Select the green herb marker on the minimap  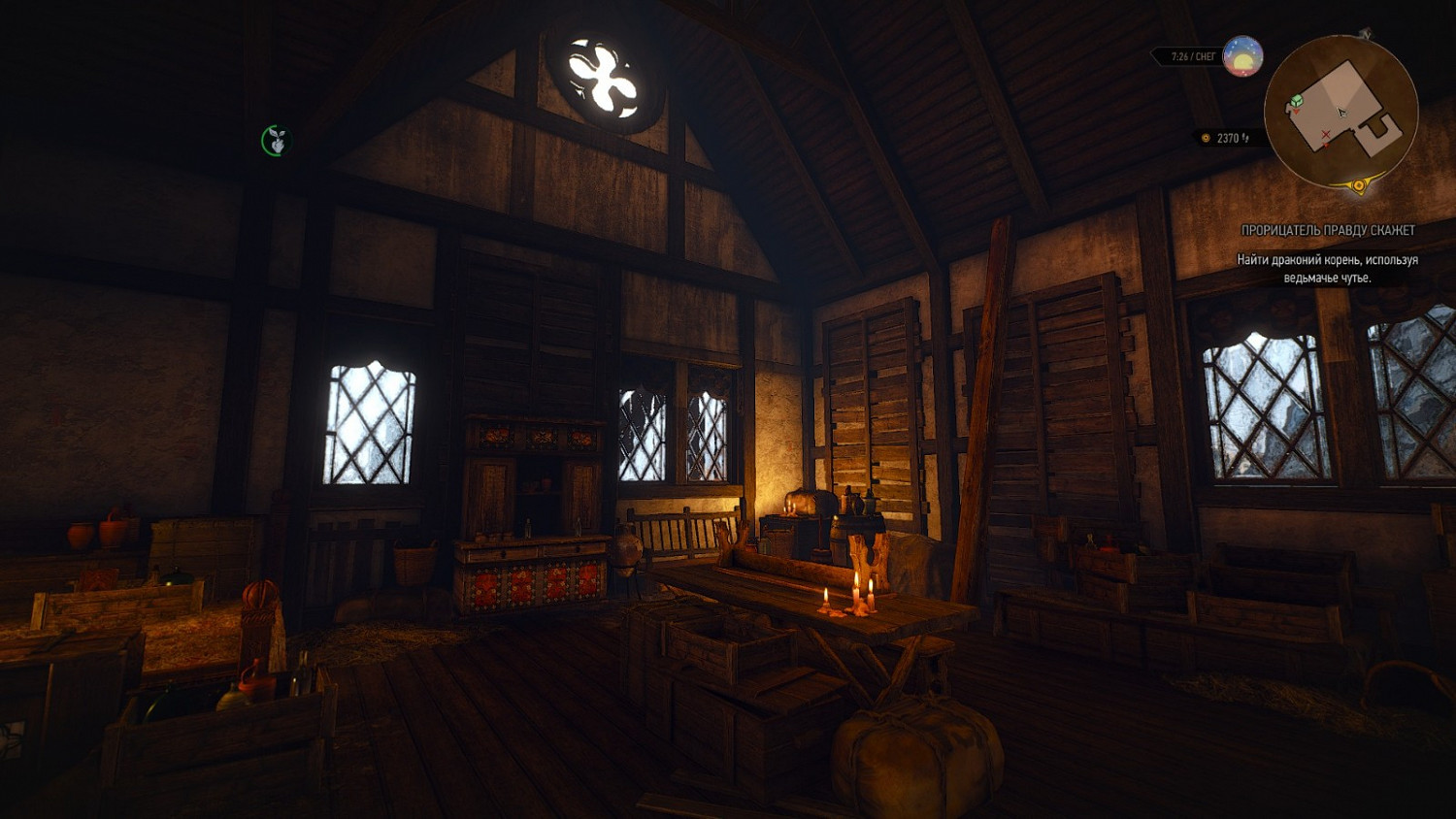(x=1296, y=101)
